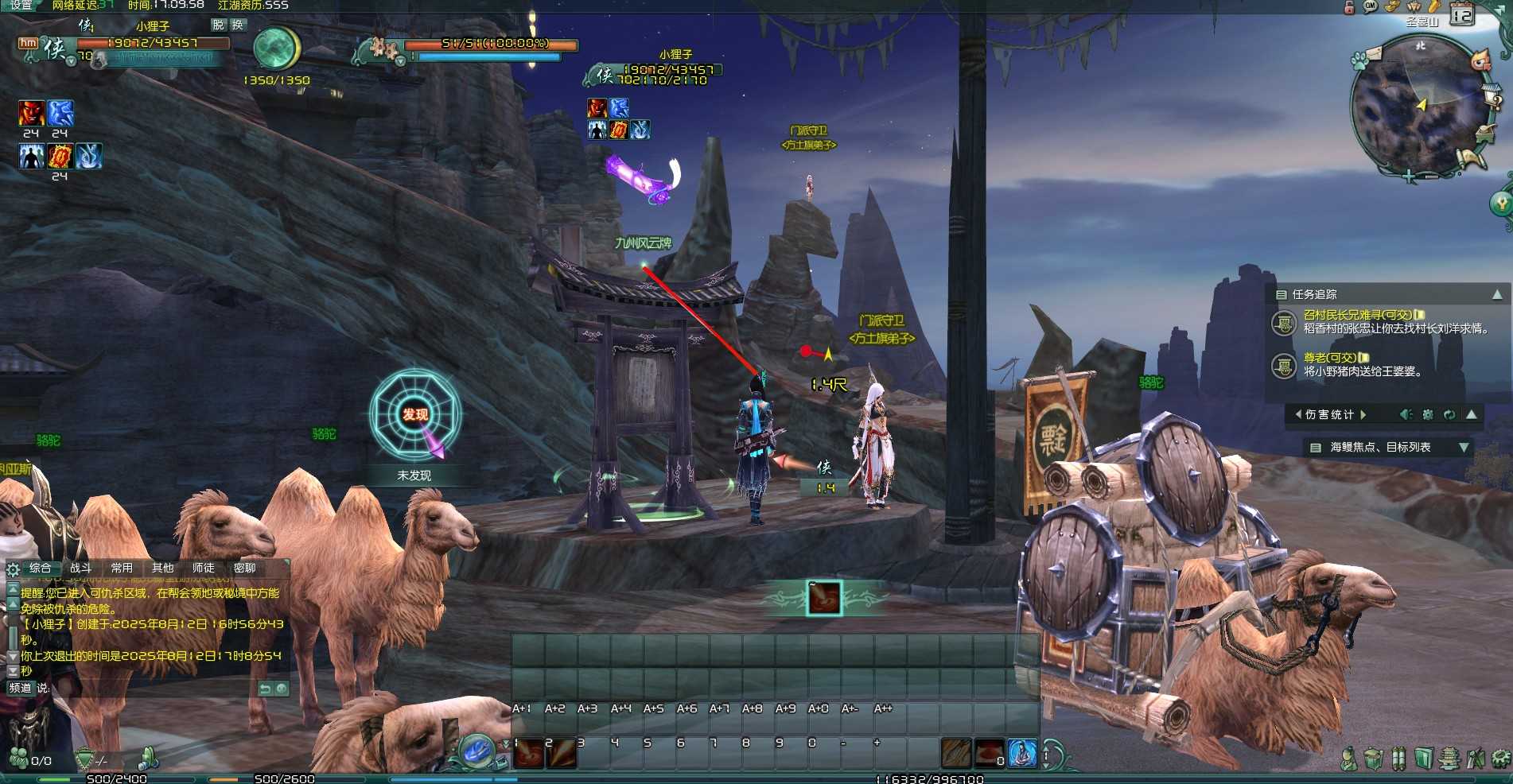Click the 脱 button beside player name
The image size is (1513, 784).
point(219,25)
